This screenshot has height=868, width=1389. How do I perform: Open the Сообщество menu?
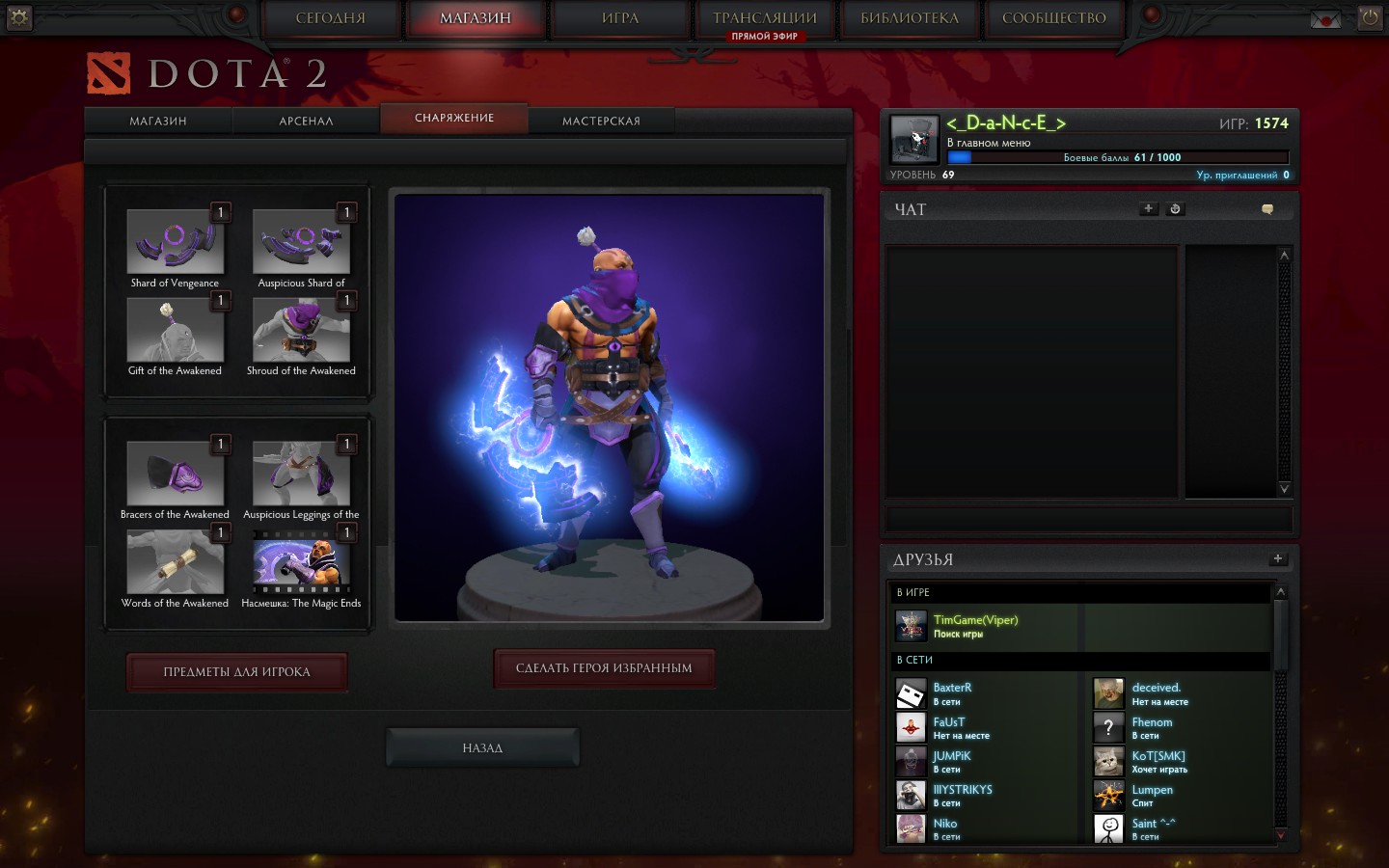pyautogui.click(x=1053, y=18)
